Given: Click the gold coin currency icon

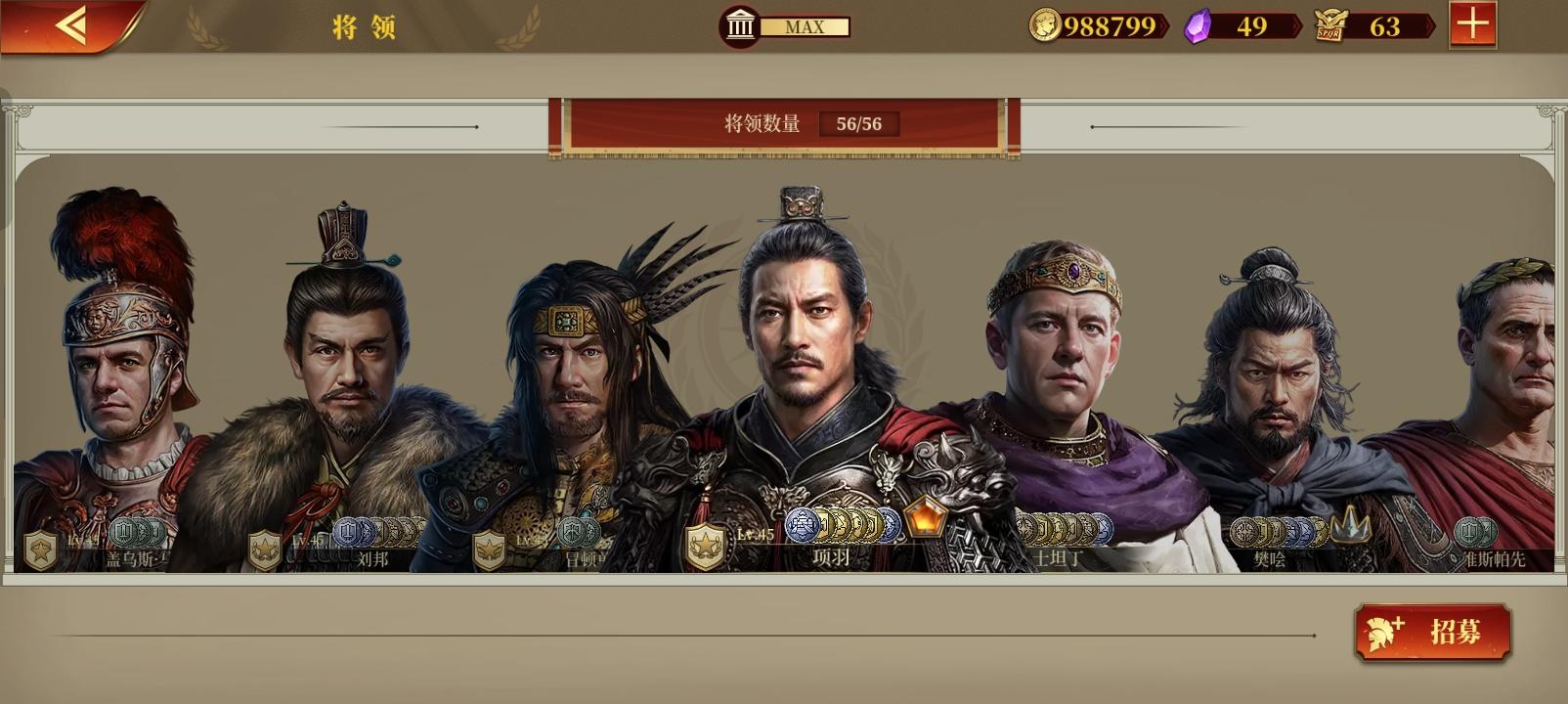Looking at the screenshot, I should tap(1044, 24).
